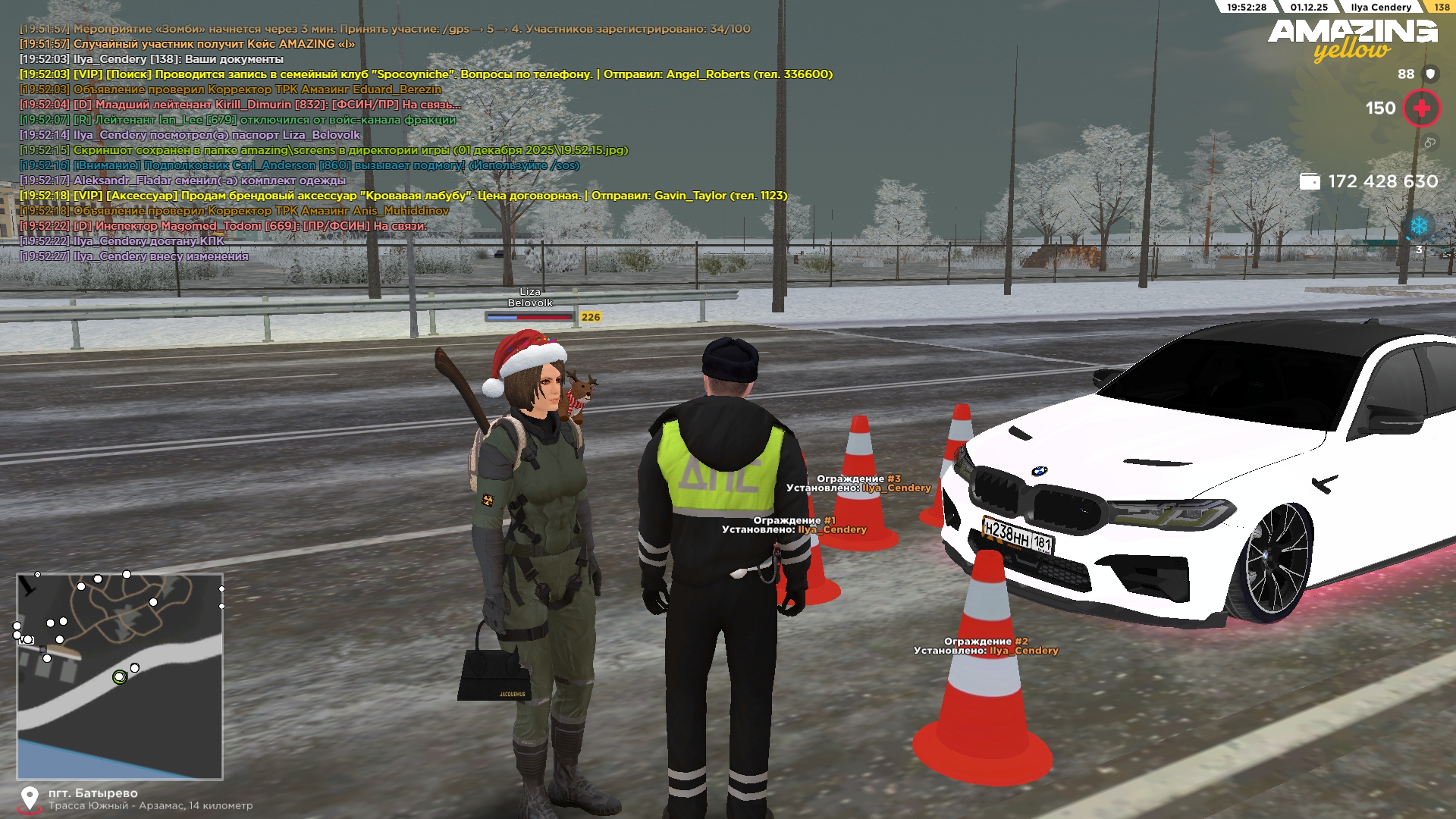Viewport: 1456px width, 819px height.
Task: Select the wallet money icon
Action: click(1310, 182)
